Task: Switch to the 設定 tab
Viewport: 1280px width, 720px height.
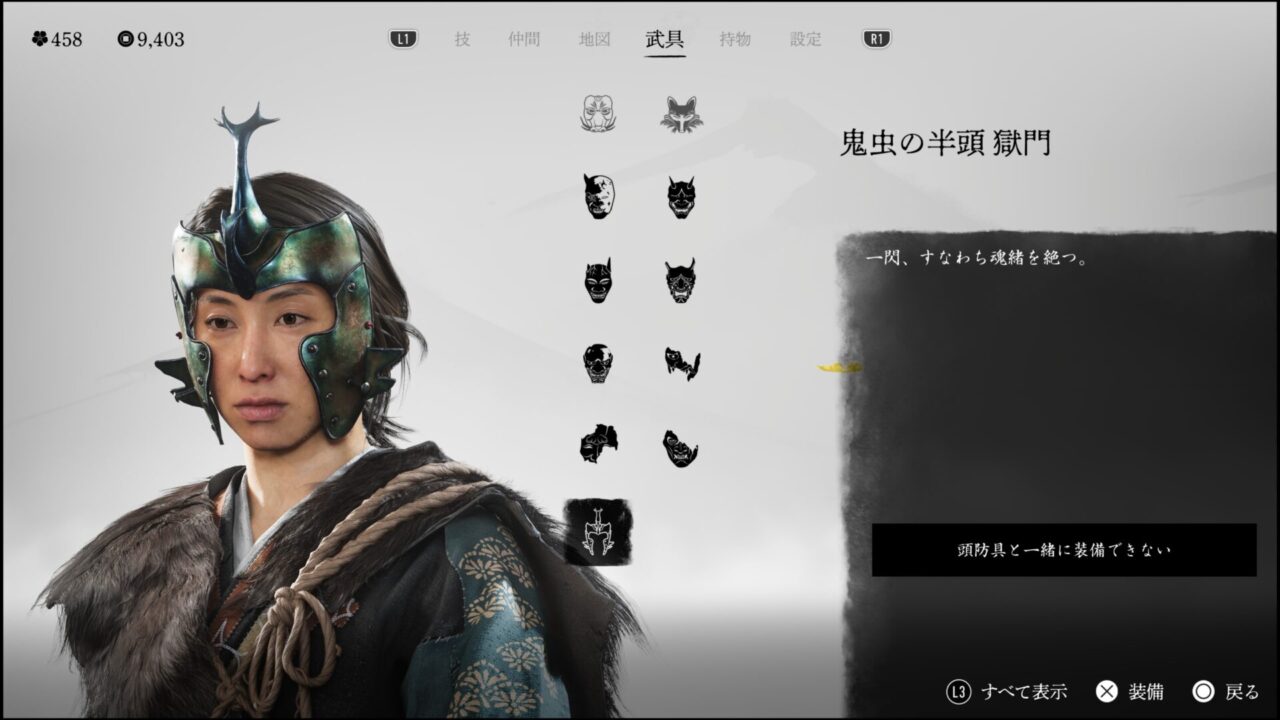Action: pos(806,40)
